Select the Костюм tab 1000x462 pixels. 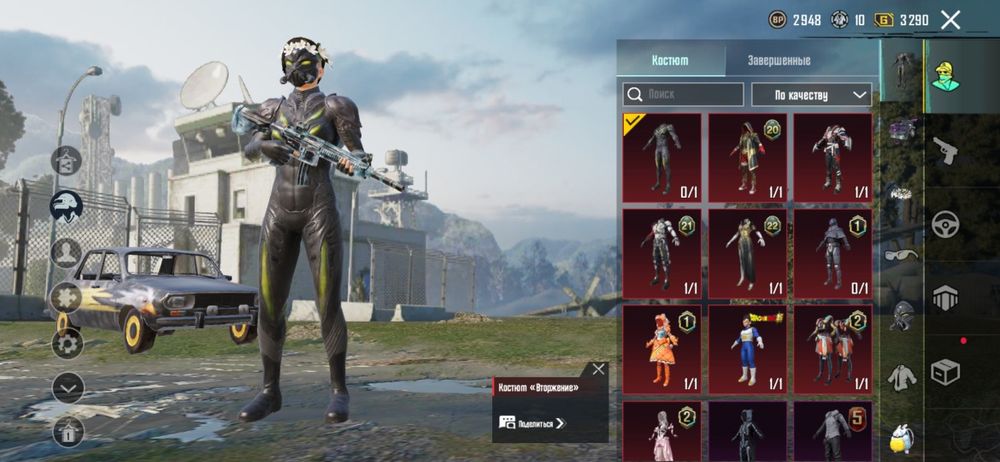[x=670, y=60]
